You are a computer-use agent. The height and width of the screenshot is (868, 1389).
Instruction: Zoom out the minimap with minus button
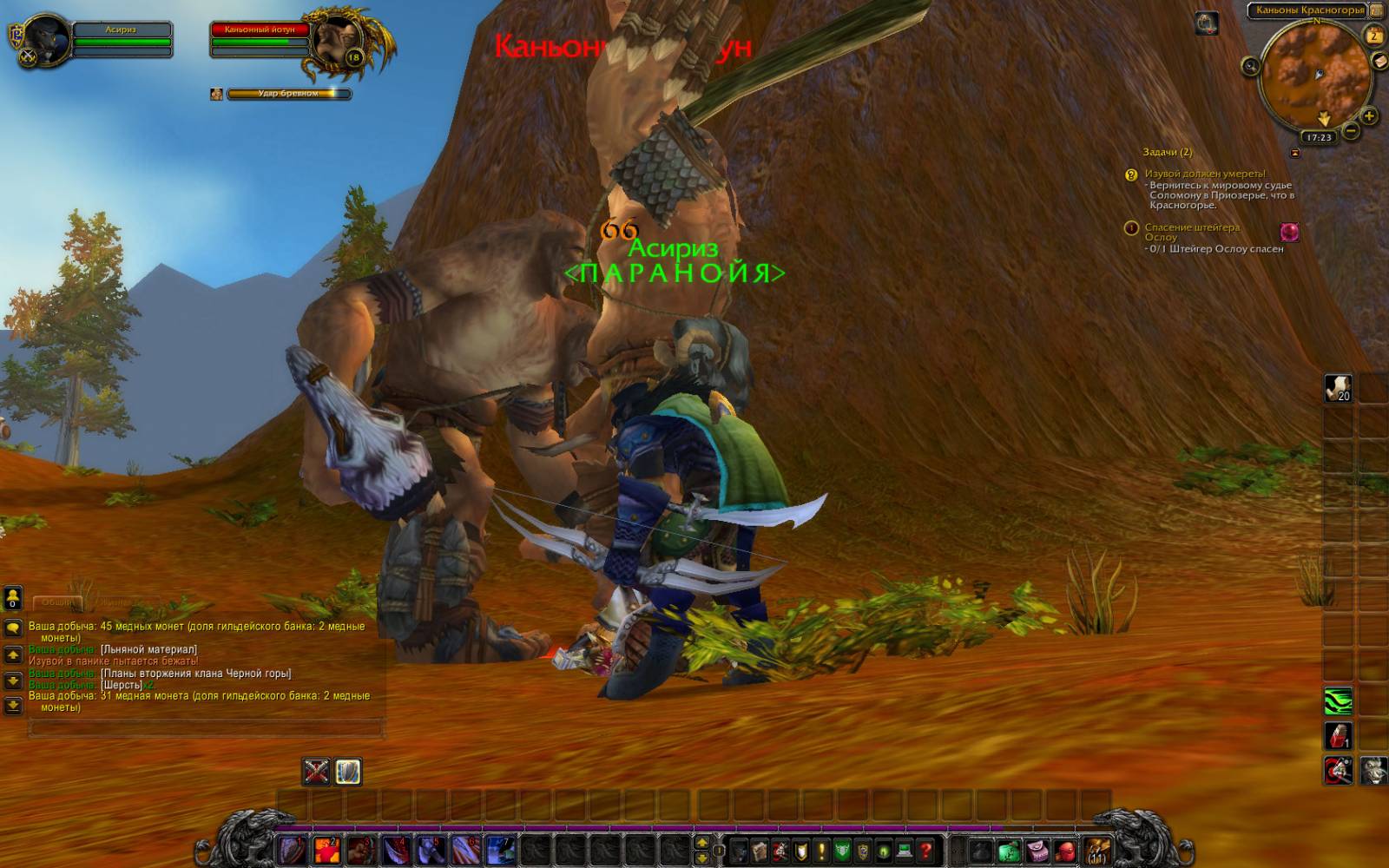pyautogui.click(x=1351, y=132)
